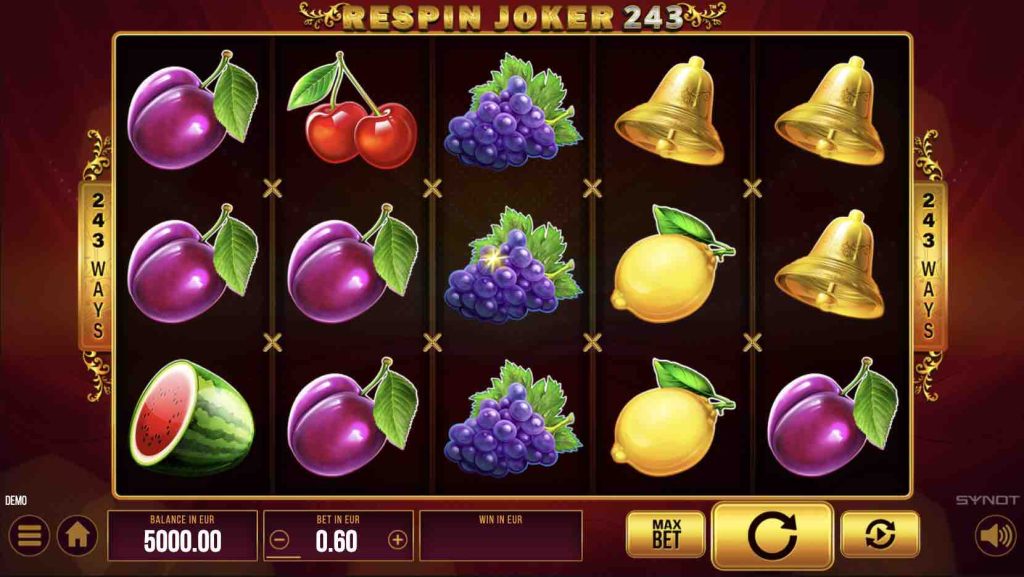The image size is (1024, 577).
Task: Decrease the bet amount
Action: coord(280,540)
